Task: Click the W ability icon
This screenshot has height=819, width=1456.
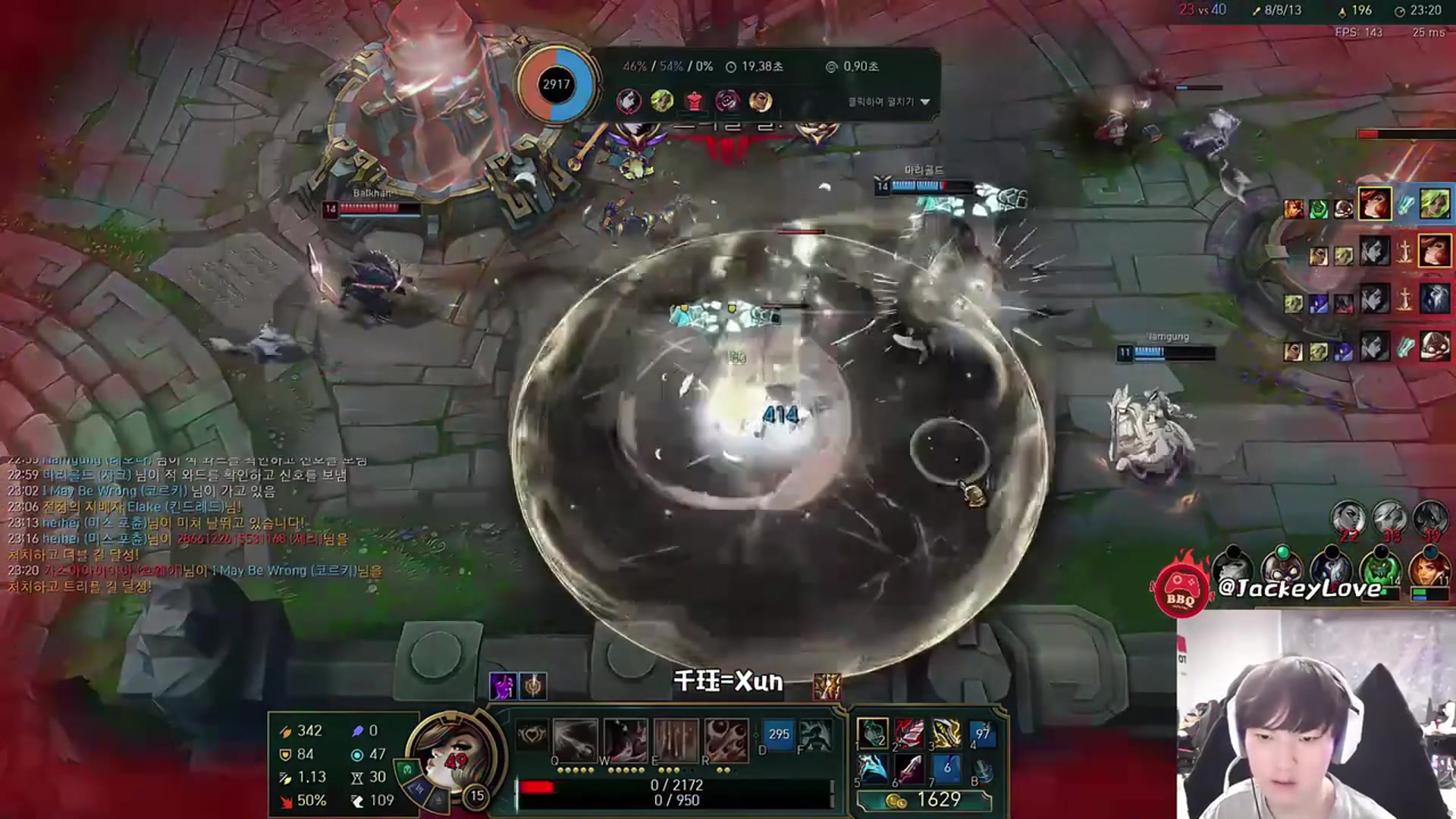Action: [625, 740]
